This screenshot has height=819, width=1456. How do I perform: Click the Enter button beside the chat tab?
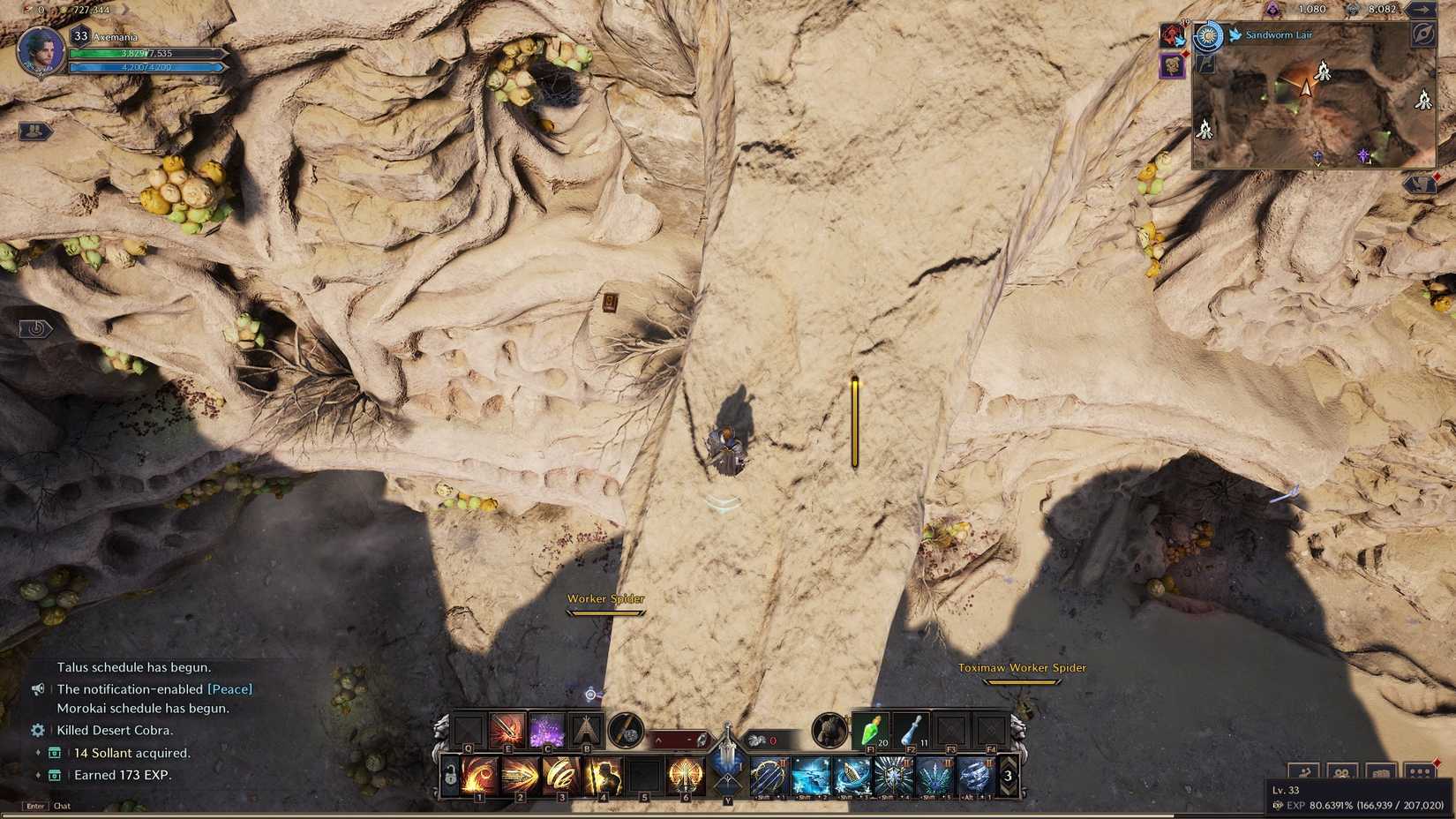pos(34,806)
